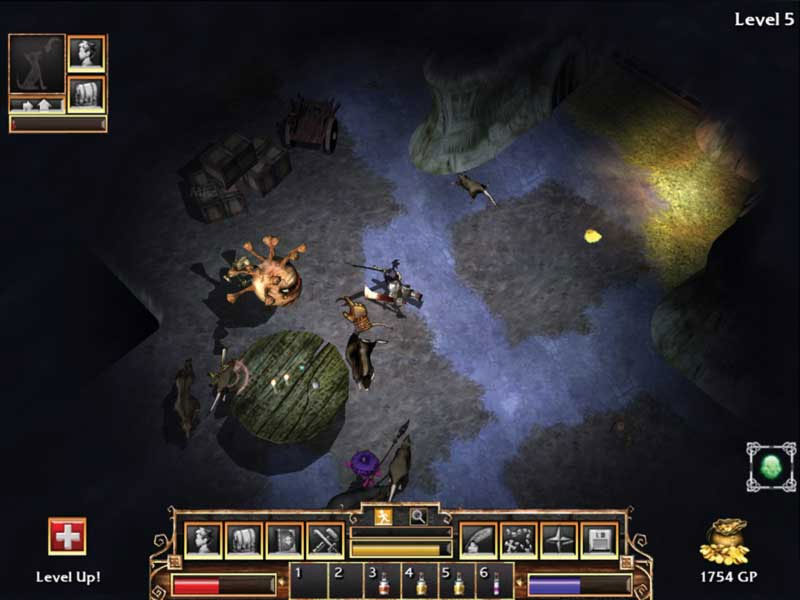Open the book icon in the bottom bar
Screen dimensions: 800x600
284,540
